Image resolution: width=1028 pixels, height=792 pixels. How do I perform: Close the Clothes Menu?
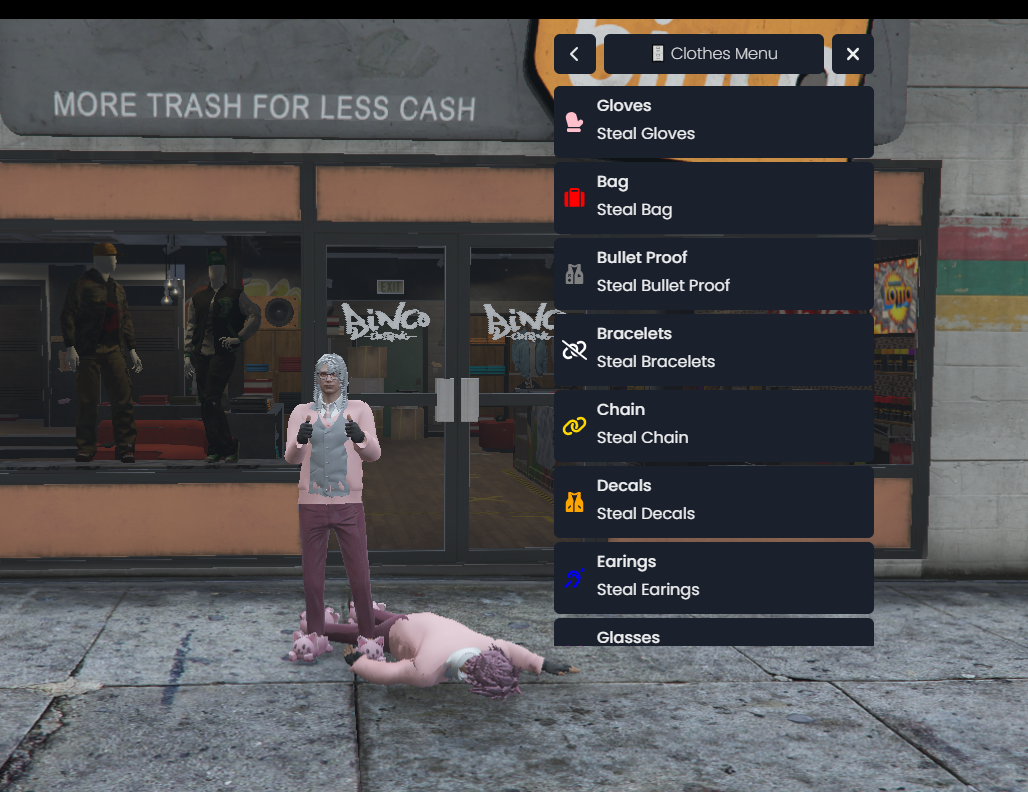click(x=852, y=54)
